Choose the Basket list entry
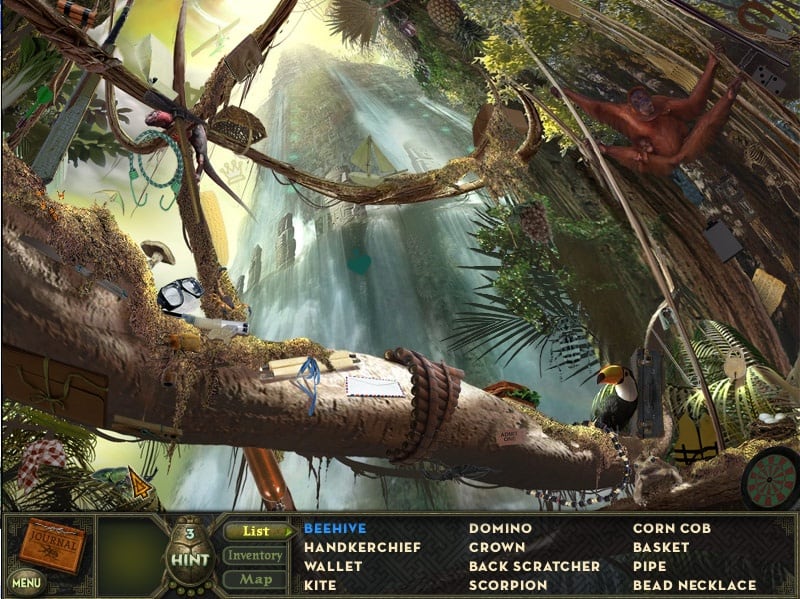800x599 pixels. (661, 547)
